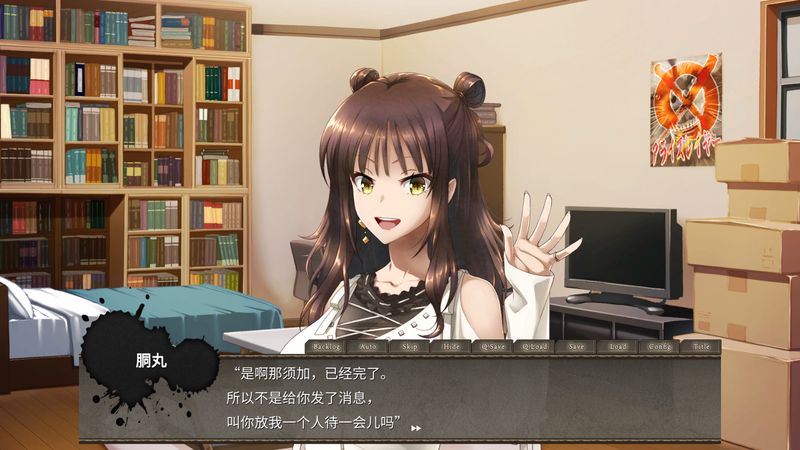Open the Load menu
The width and height of the screenshot is (800, 450).
click(617, 346)
